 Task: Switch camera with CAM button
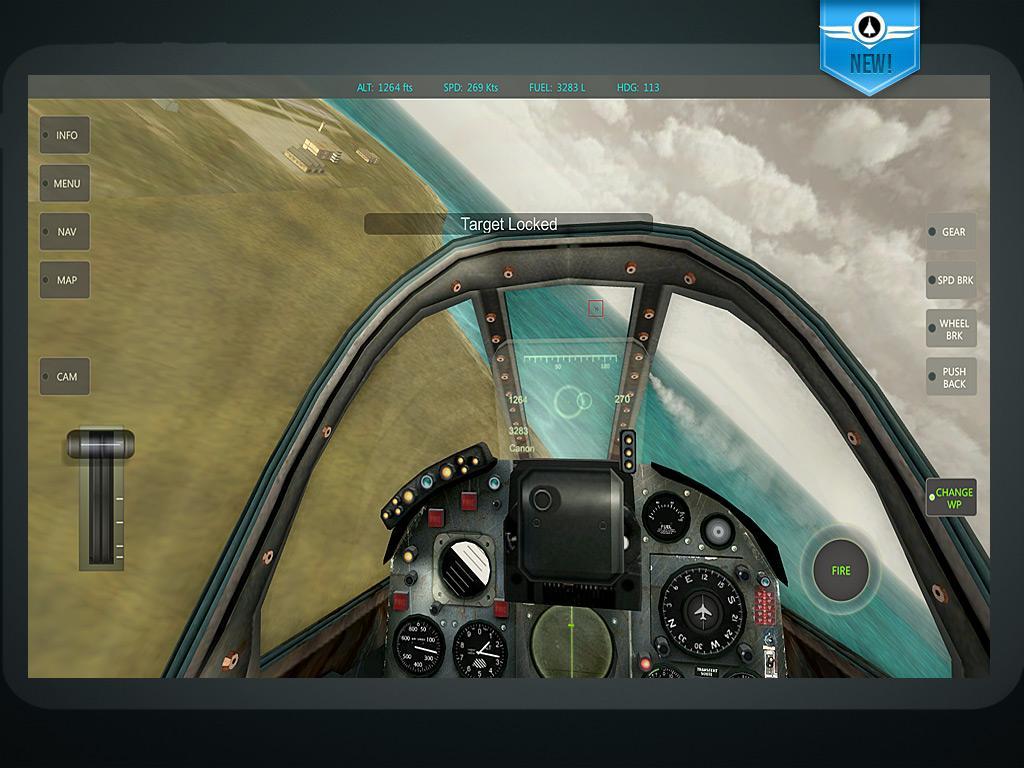click(x=65, y=376)
